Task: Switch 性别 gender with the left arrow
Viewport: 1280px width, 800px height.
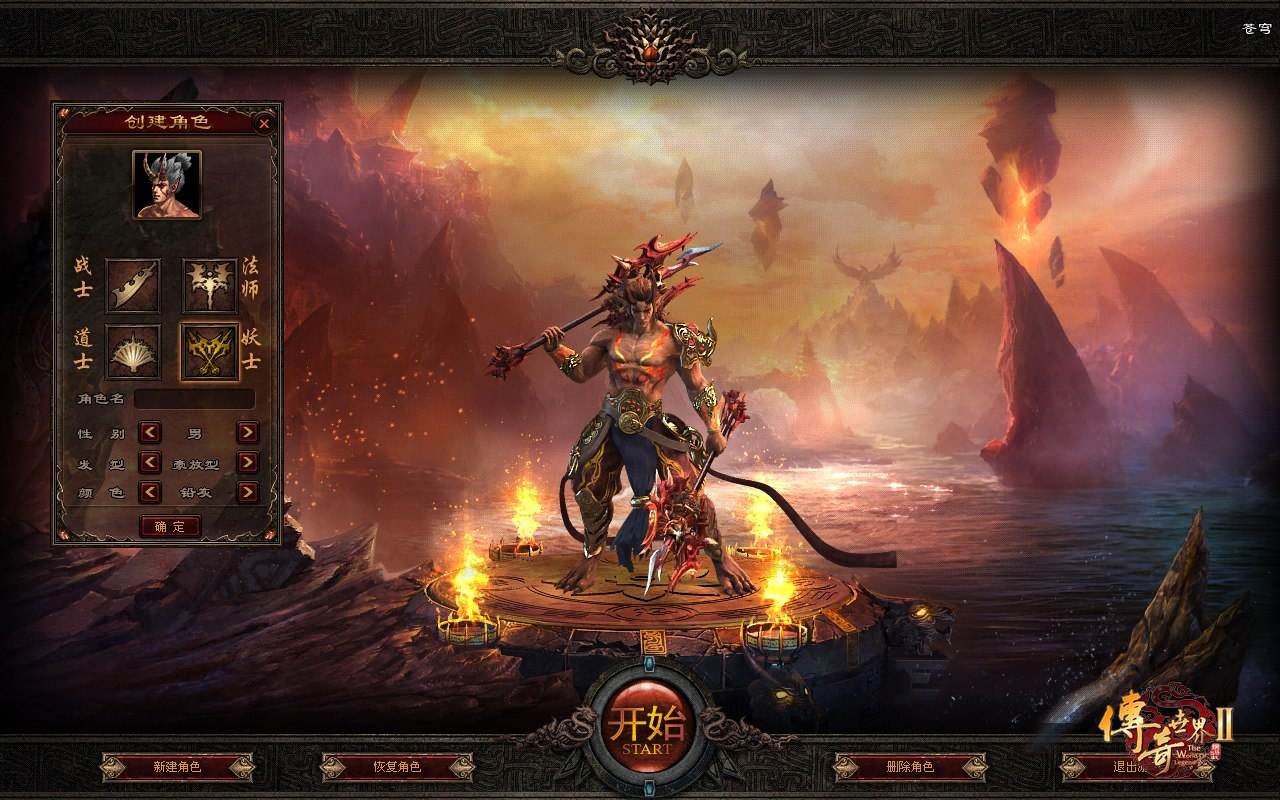Action: [x=150, y=433]
